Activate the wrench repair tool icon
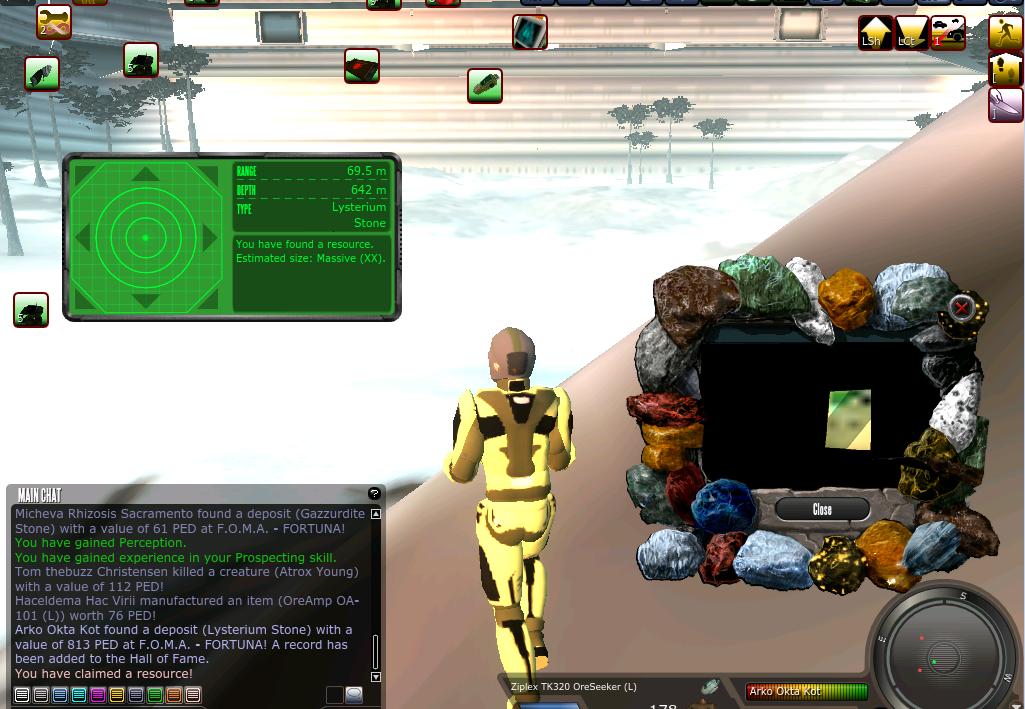 coord(54,22)
